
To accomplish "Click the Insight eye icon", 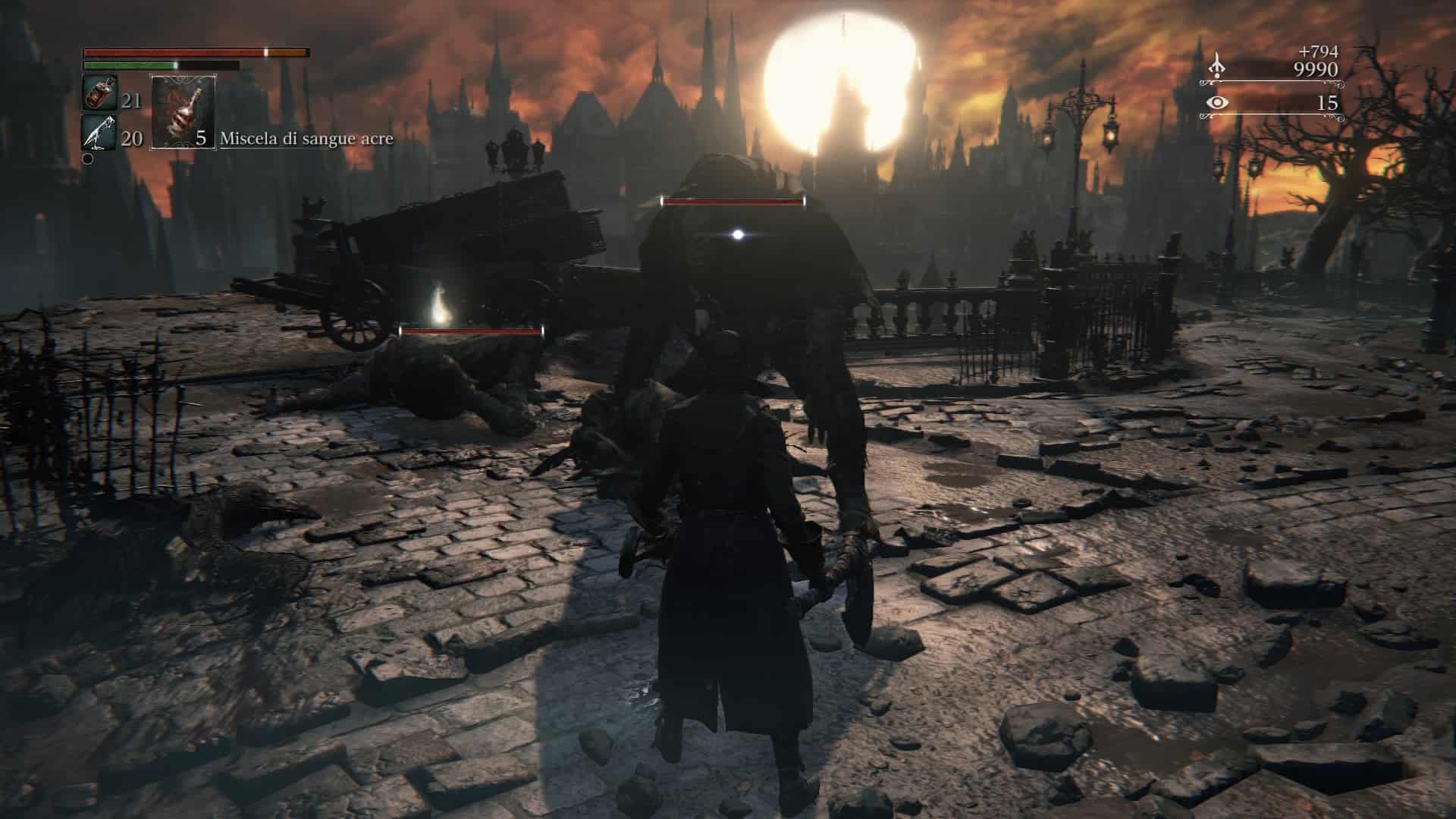I will (1216, 103).
